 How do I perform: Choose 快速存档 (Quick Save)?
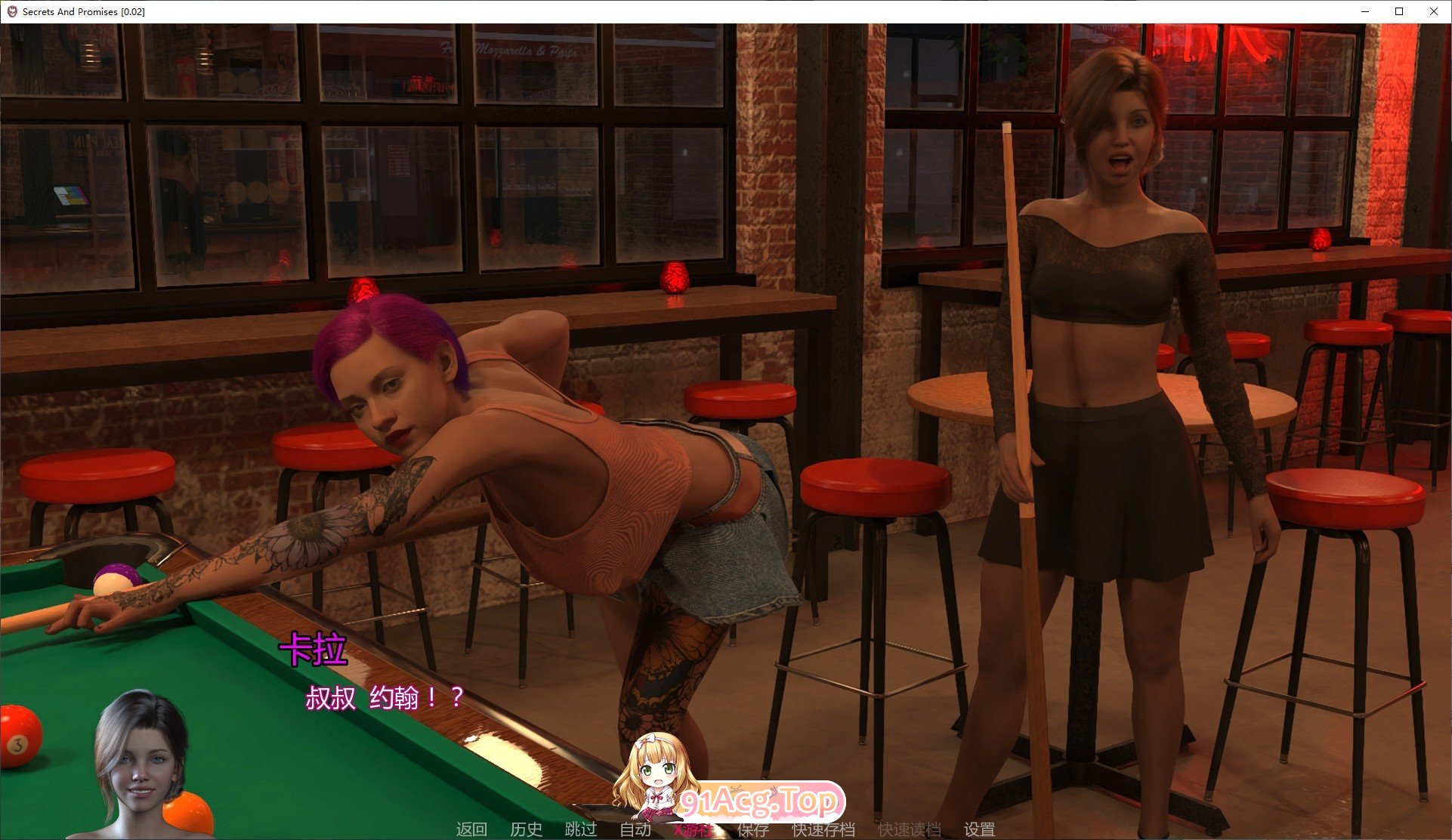tap(823, 829)
